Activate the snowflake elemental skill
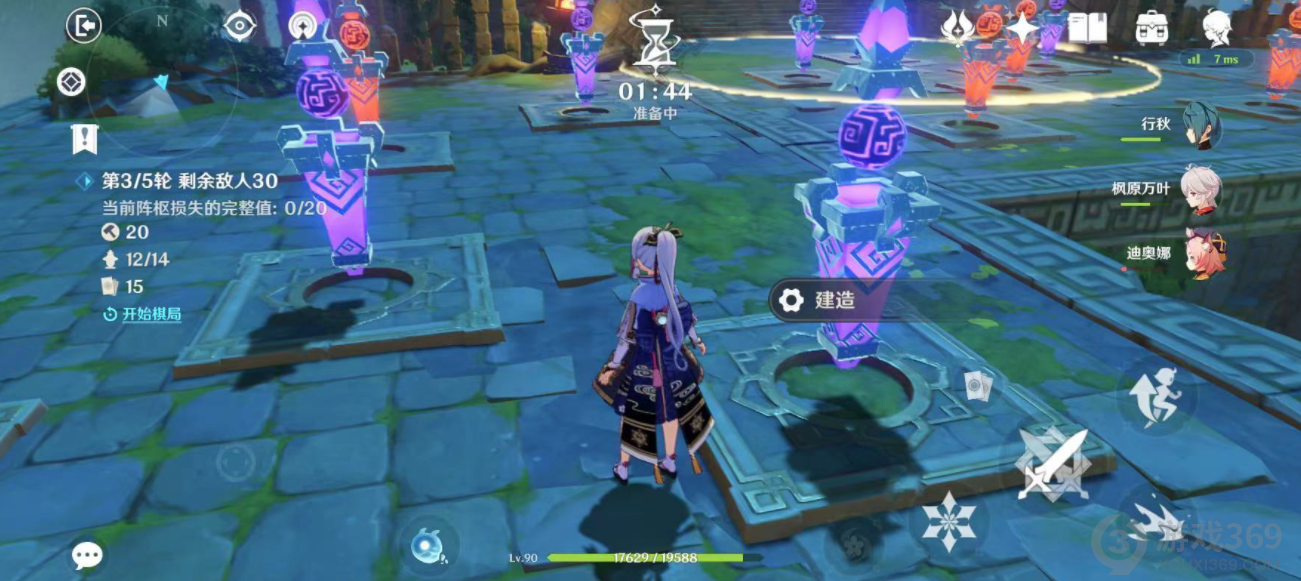1301x581 pixels. (948, 520)
